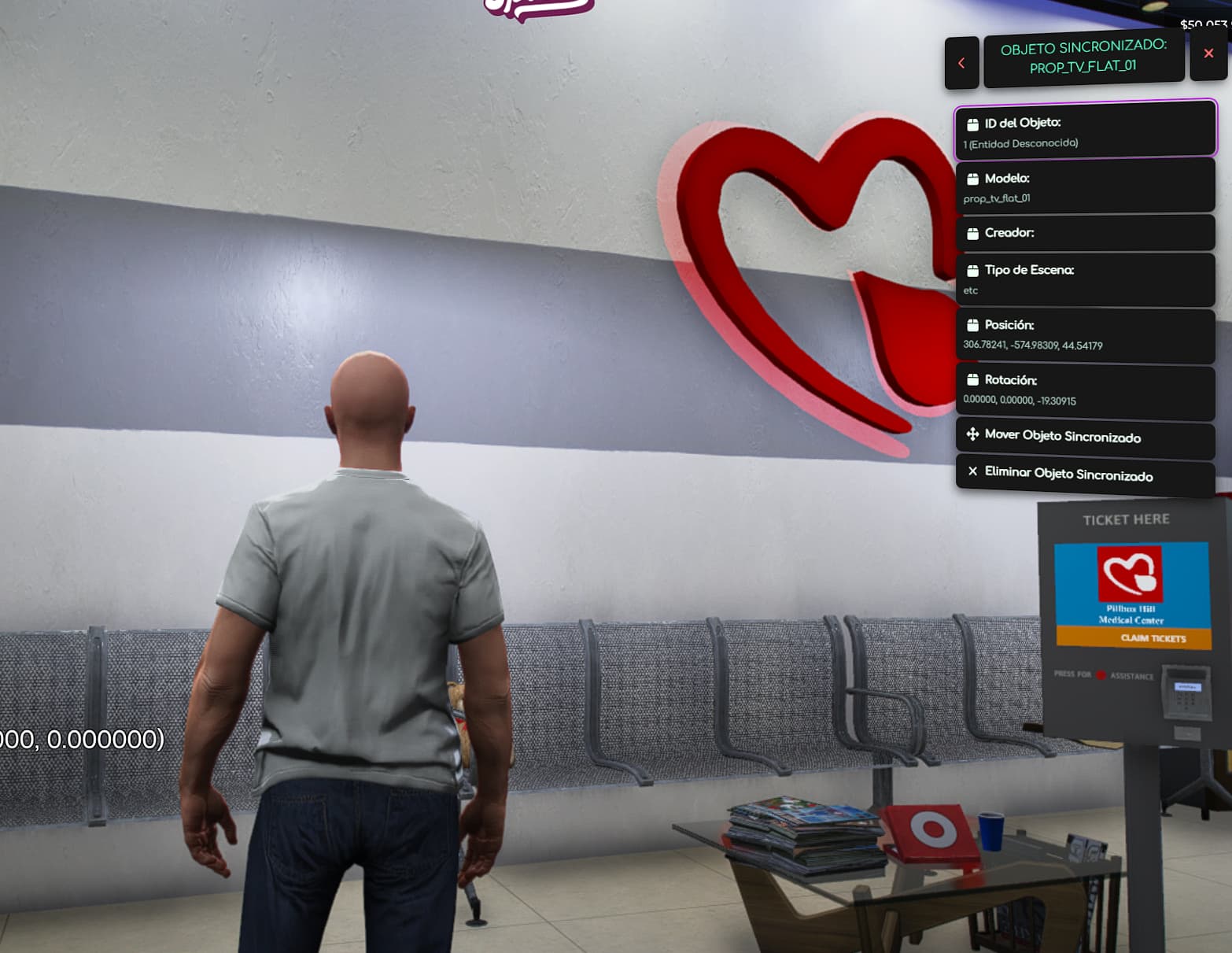Click the box icon by "Tipo de Escena"
This screenshot has width=1232, height=953.
pos(972,269)
